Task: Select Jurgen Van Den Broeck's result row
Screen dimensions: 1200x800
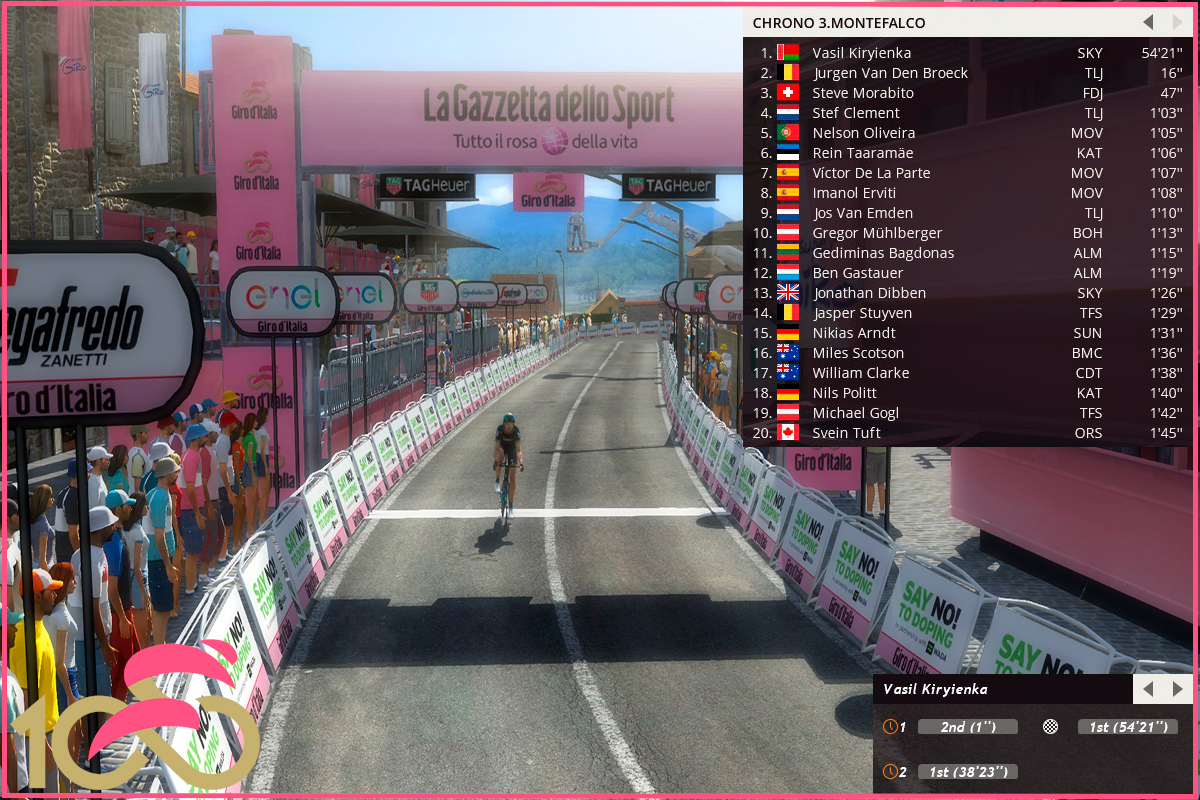Action: click(890, 73)
